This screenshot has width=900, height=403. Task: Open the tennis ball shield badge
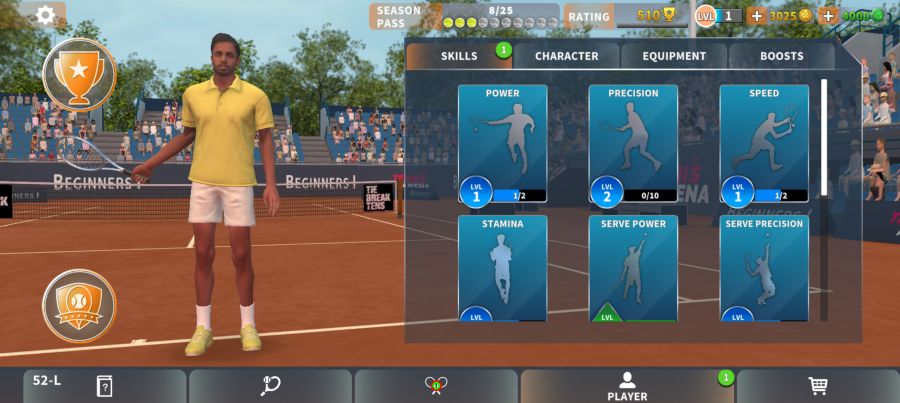79,305
